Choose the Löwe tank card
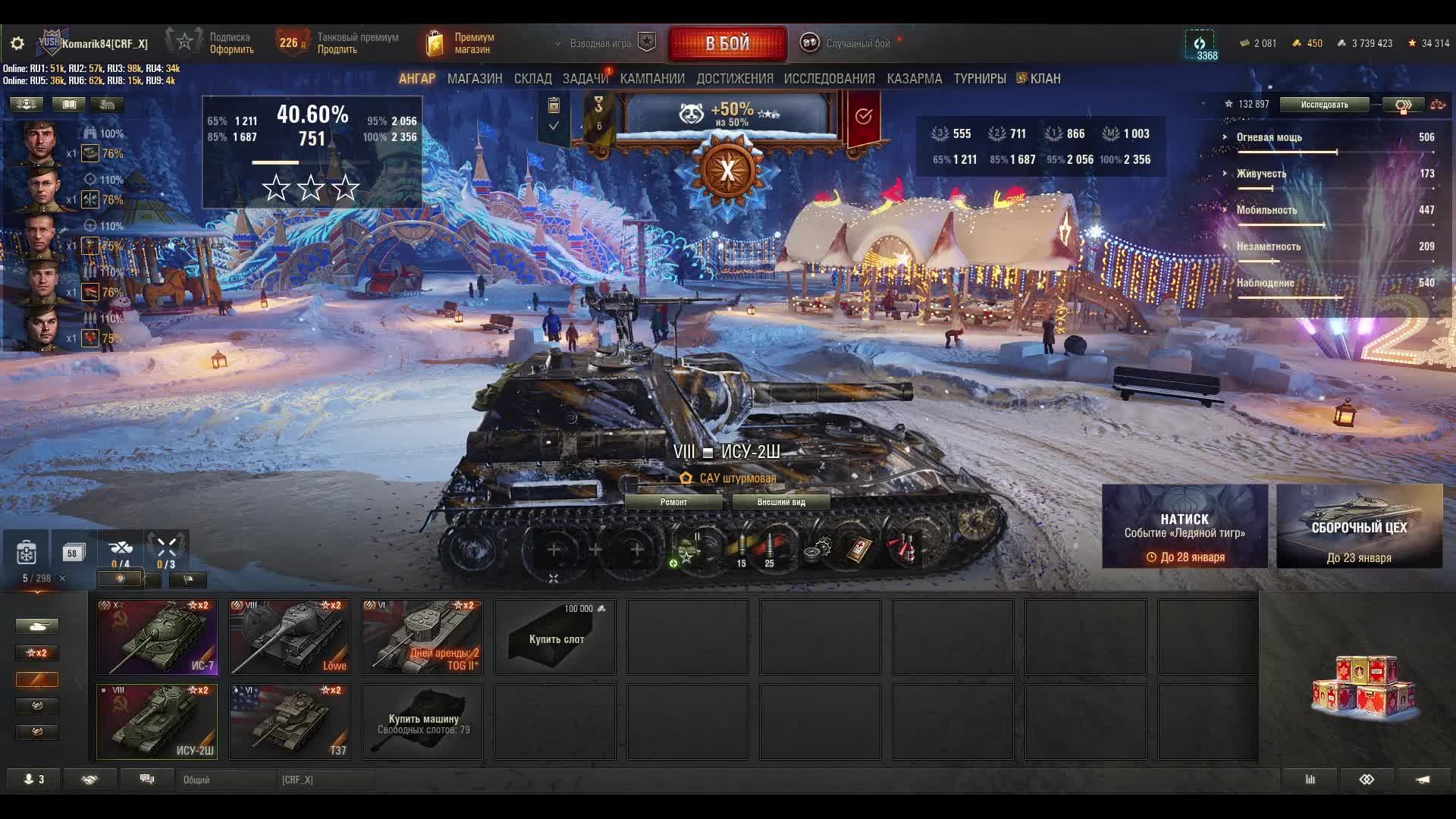The width and height of the screenshot is (1456, 819). (x=290, y=637)
